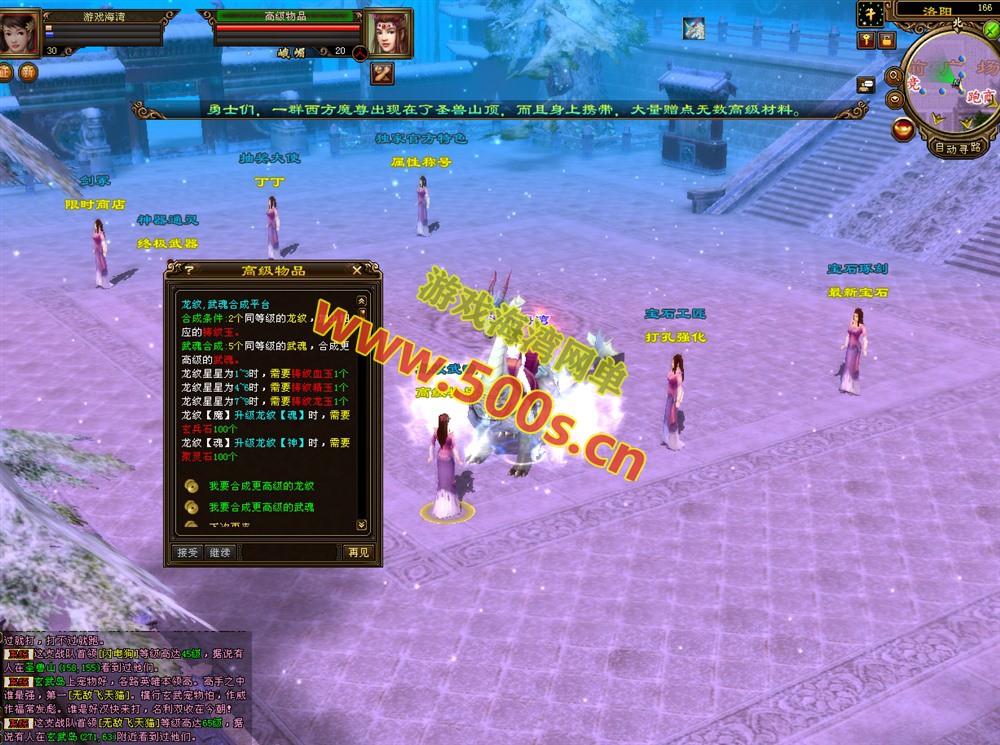The image size is (1000, 745).
Task: Close the 高级物品 dialog window
Action: tap(357, 270)
